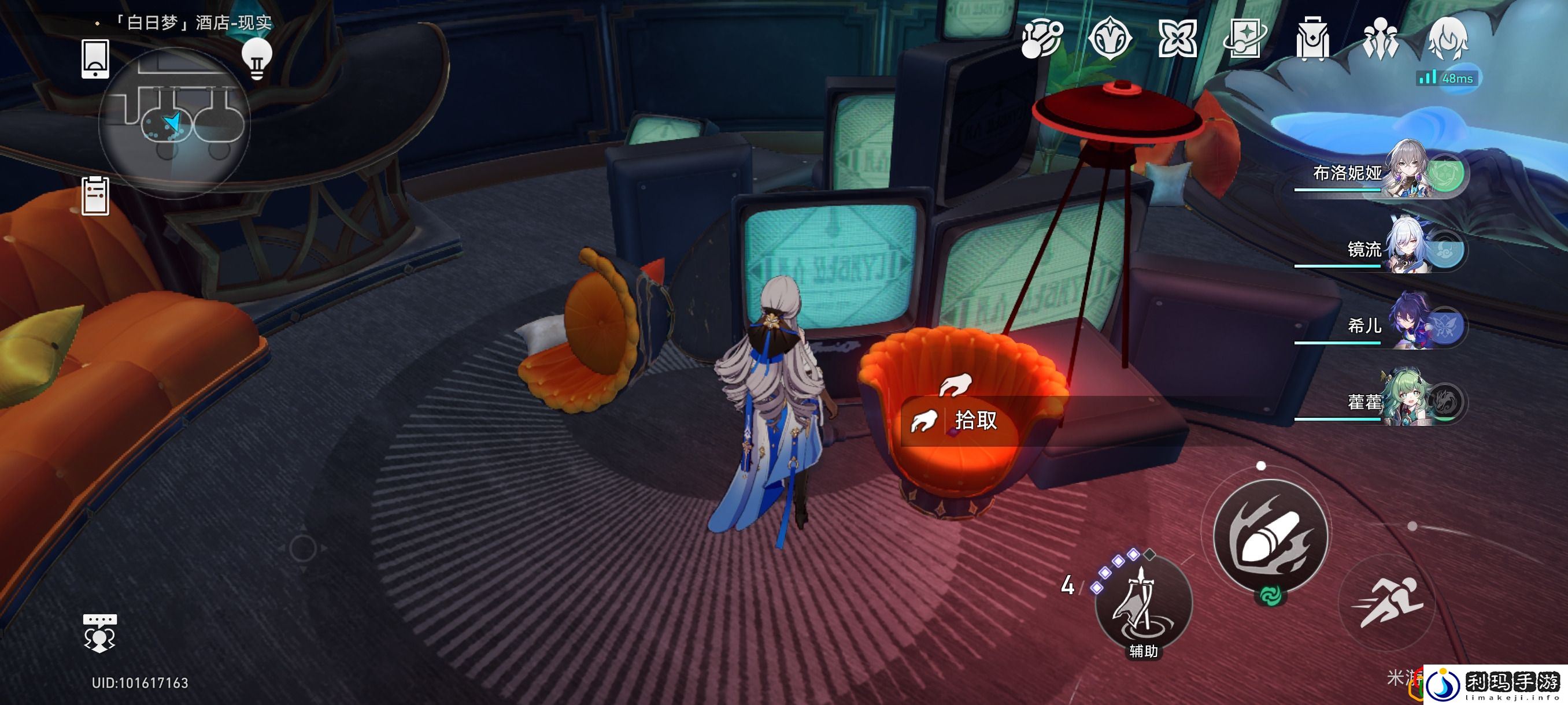Open the character avatar icon in top bar
1568x705 pixels.
tap(1448, 39)
